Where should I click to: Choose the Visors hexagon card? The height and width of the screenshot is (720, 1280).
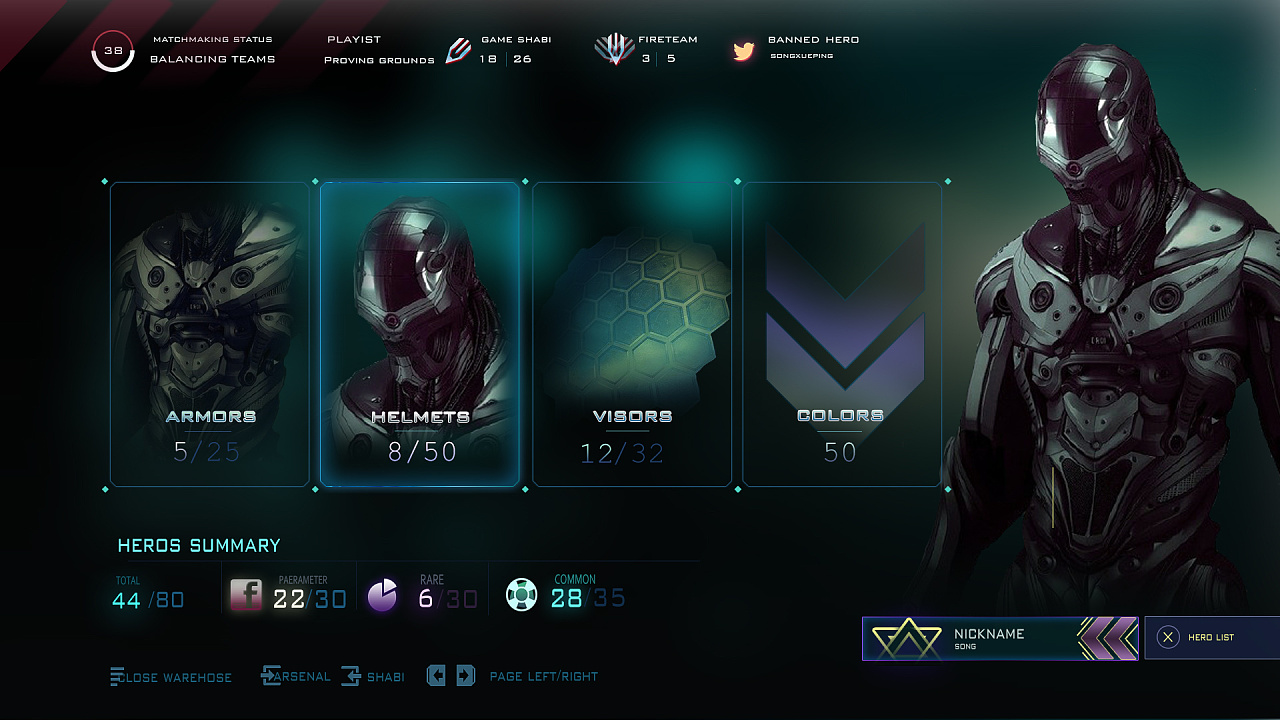tap(632, 334)
